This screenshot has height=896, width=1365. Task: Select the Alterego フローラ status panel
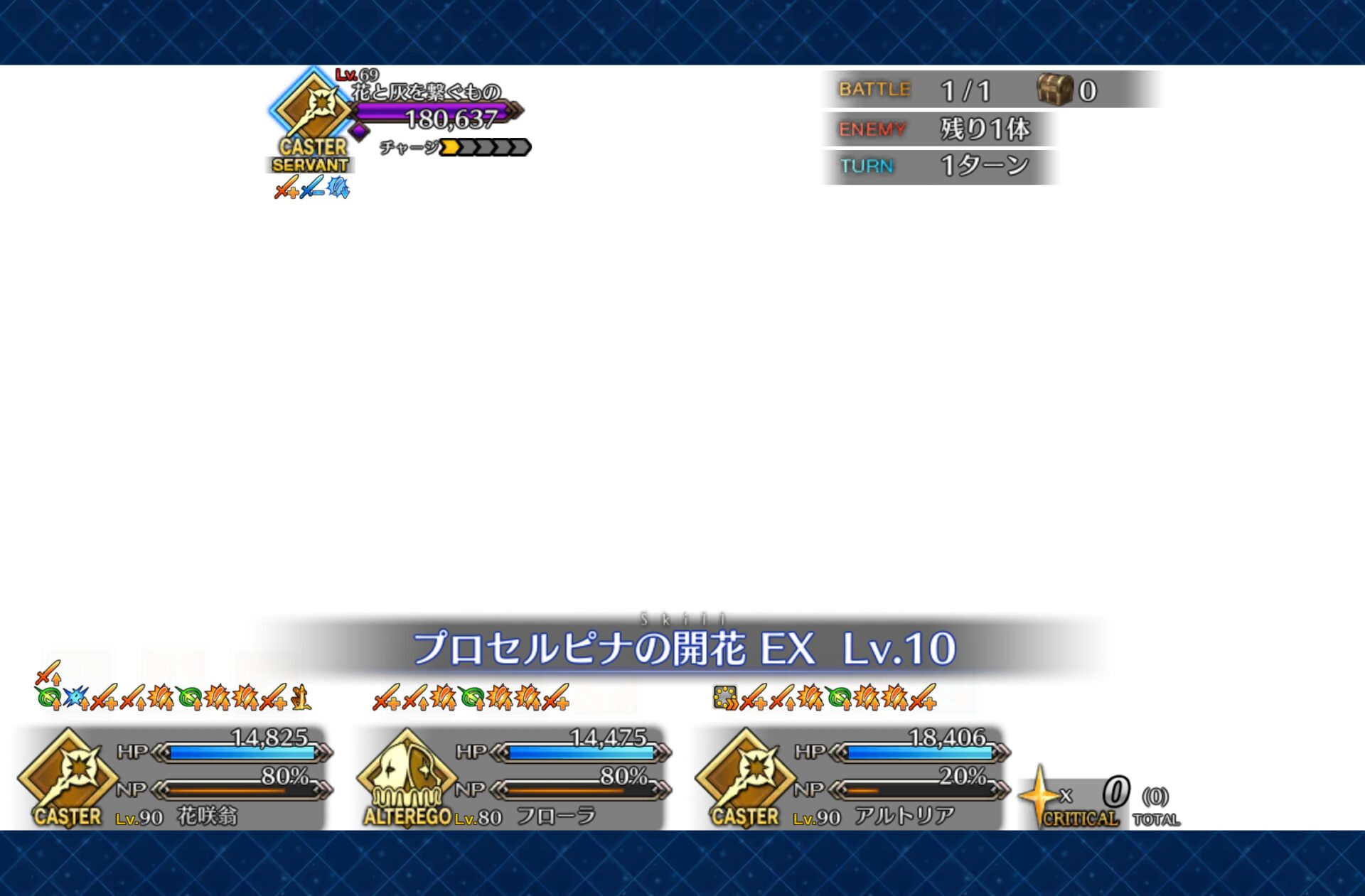point(513,779)
